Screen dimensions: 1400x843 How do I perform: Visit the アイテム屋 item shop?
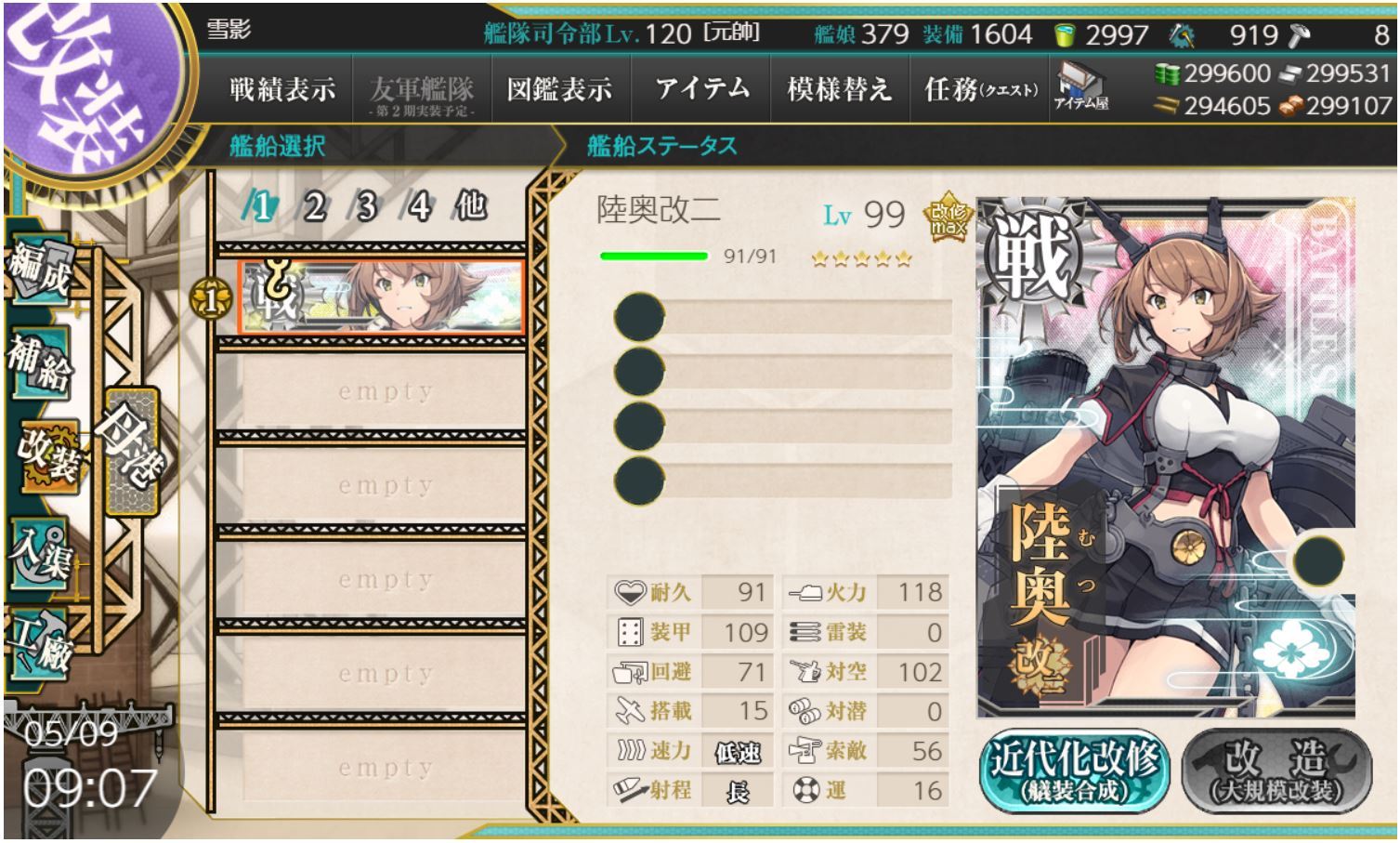(x=1080, y=86)
